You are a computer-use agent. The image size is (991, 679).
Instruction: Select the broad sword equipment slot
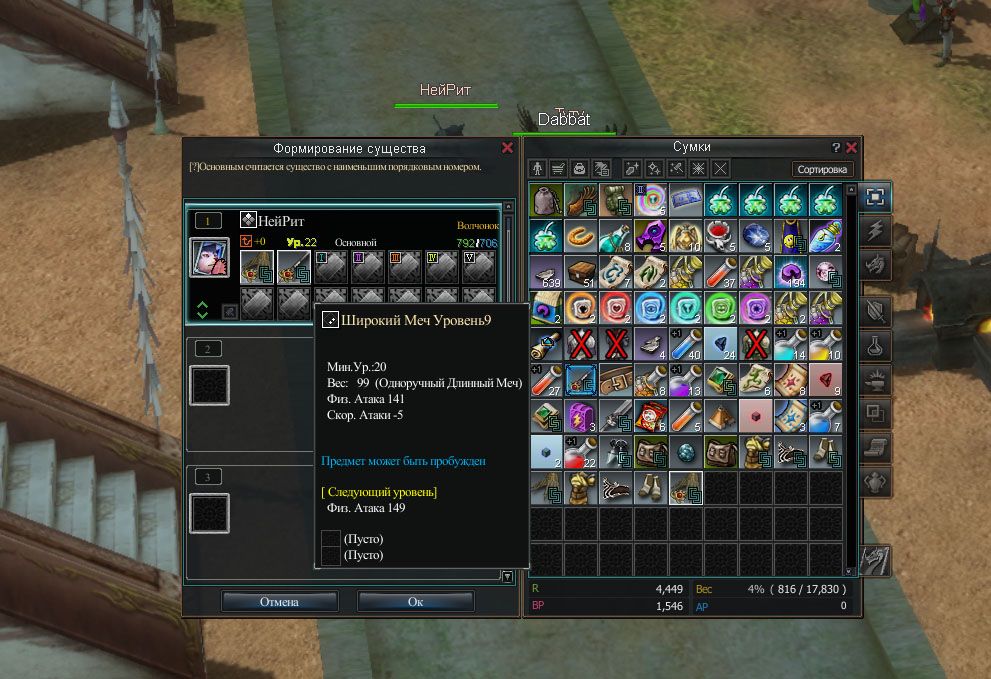293,267
